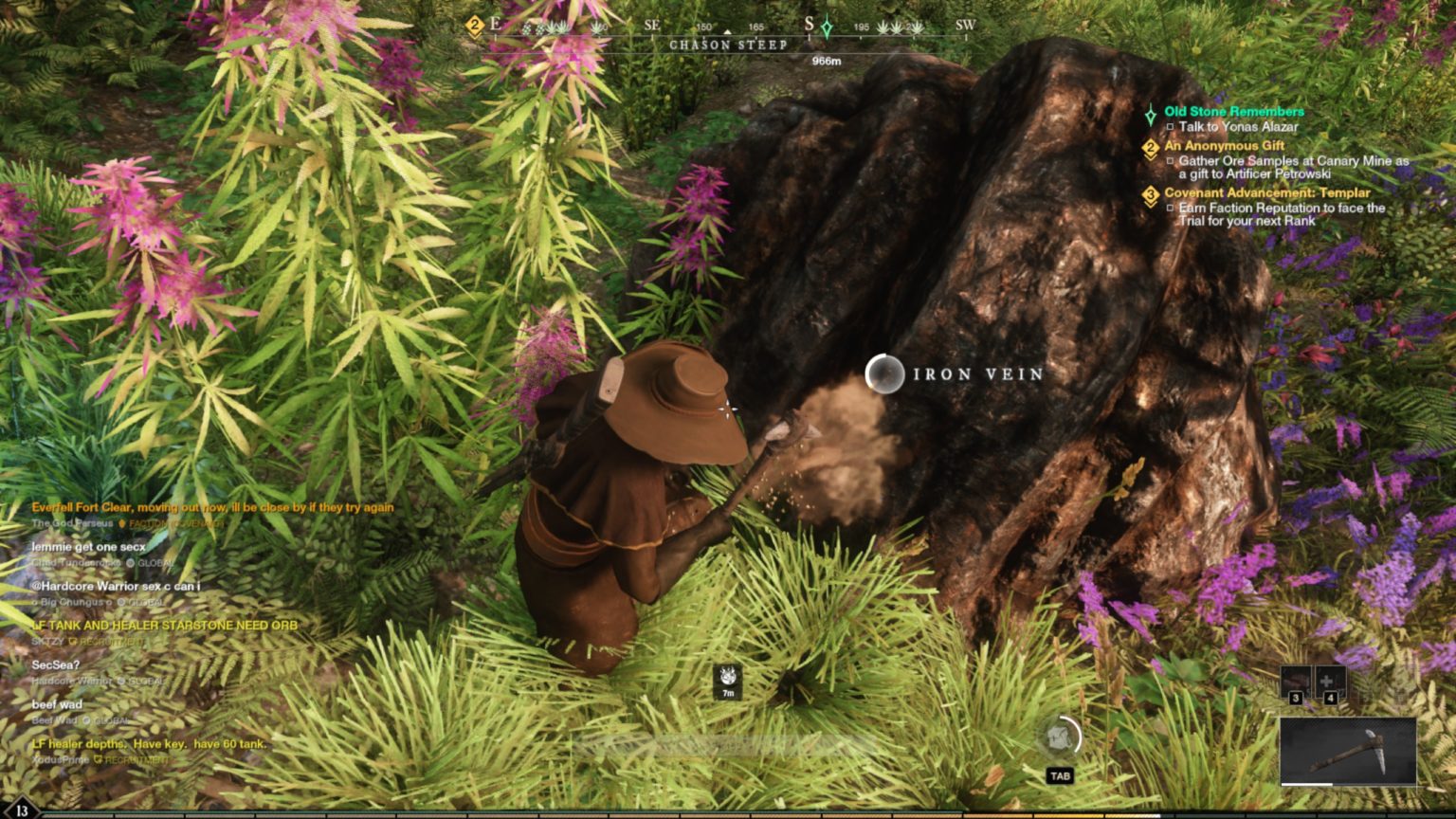Screen dimensions: 1456x819
Task: Select the LF TANK AND HEALER recruitment message
Action: tap(165, 626)
